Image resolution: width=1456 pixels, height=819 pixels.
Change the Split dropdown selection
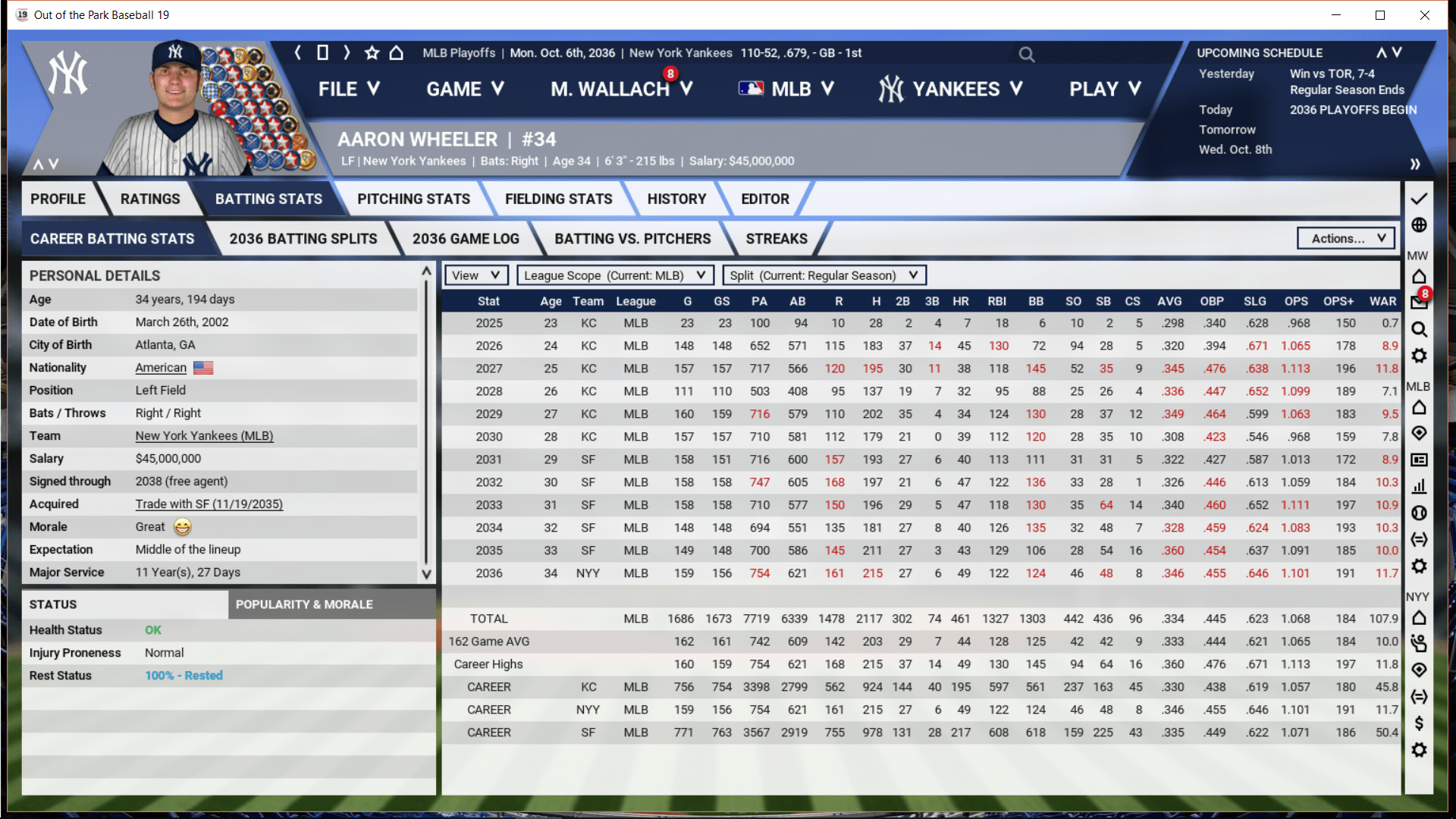point(824,275)
